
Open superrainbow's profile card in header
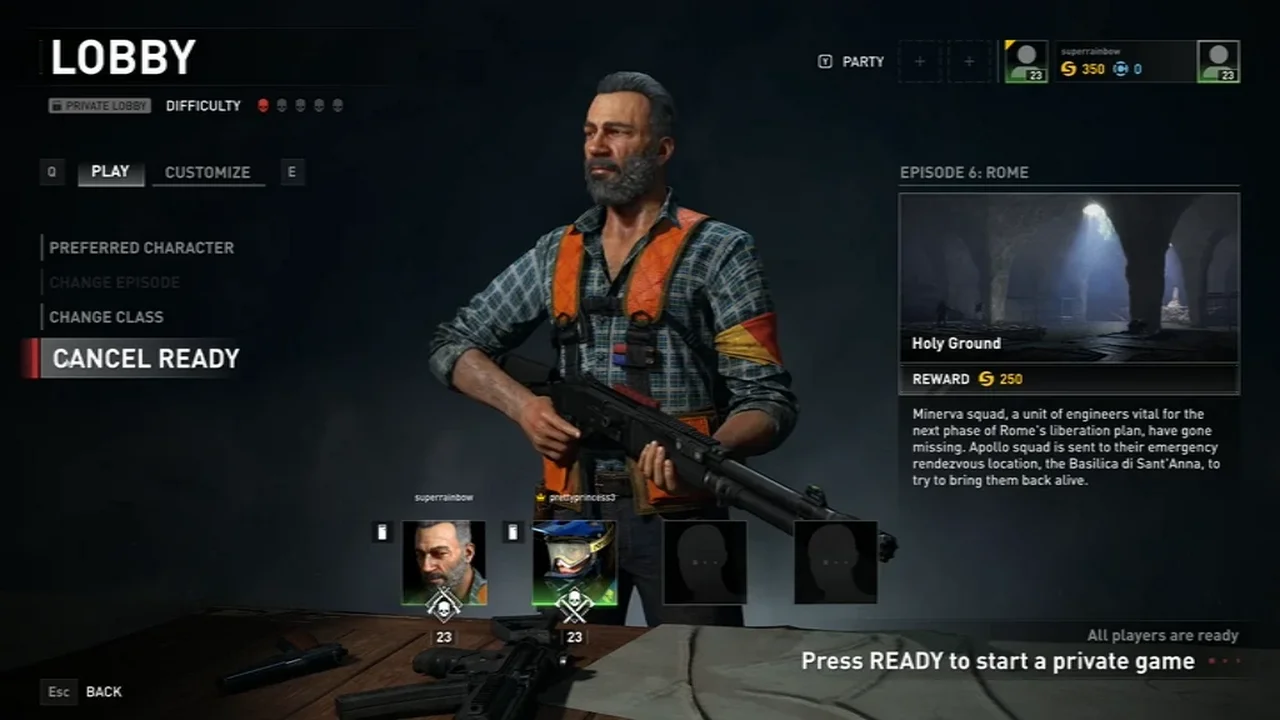click(x=1122, y=61)
